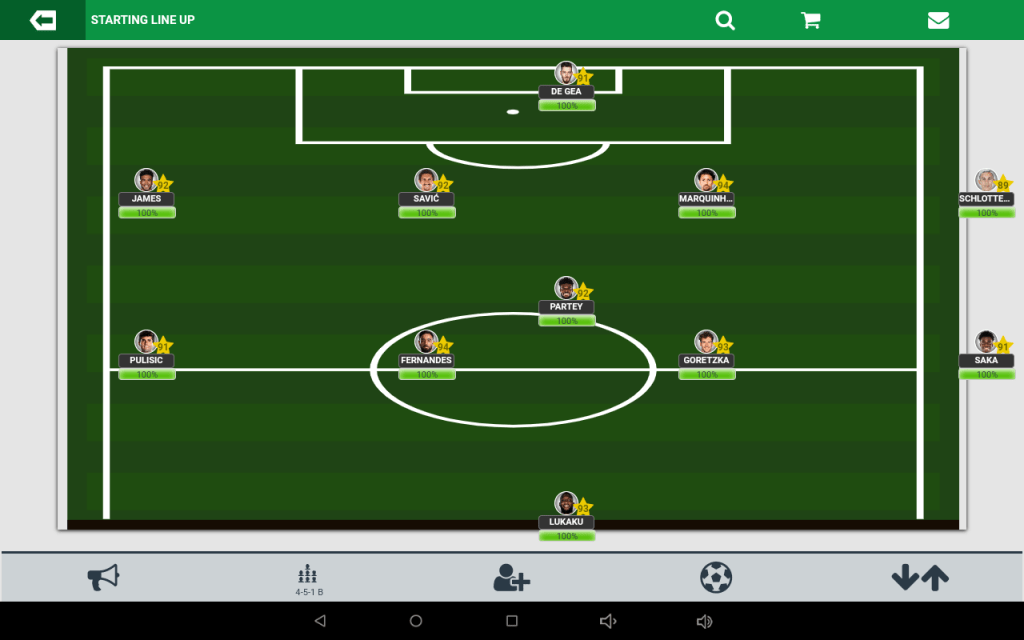The height and width of the screenshot is (640, 1024).
Task: Open the soccer ball menu
Action: click(x=716, y=577)
